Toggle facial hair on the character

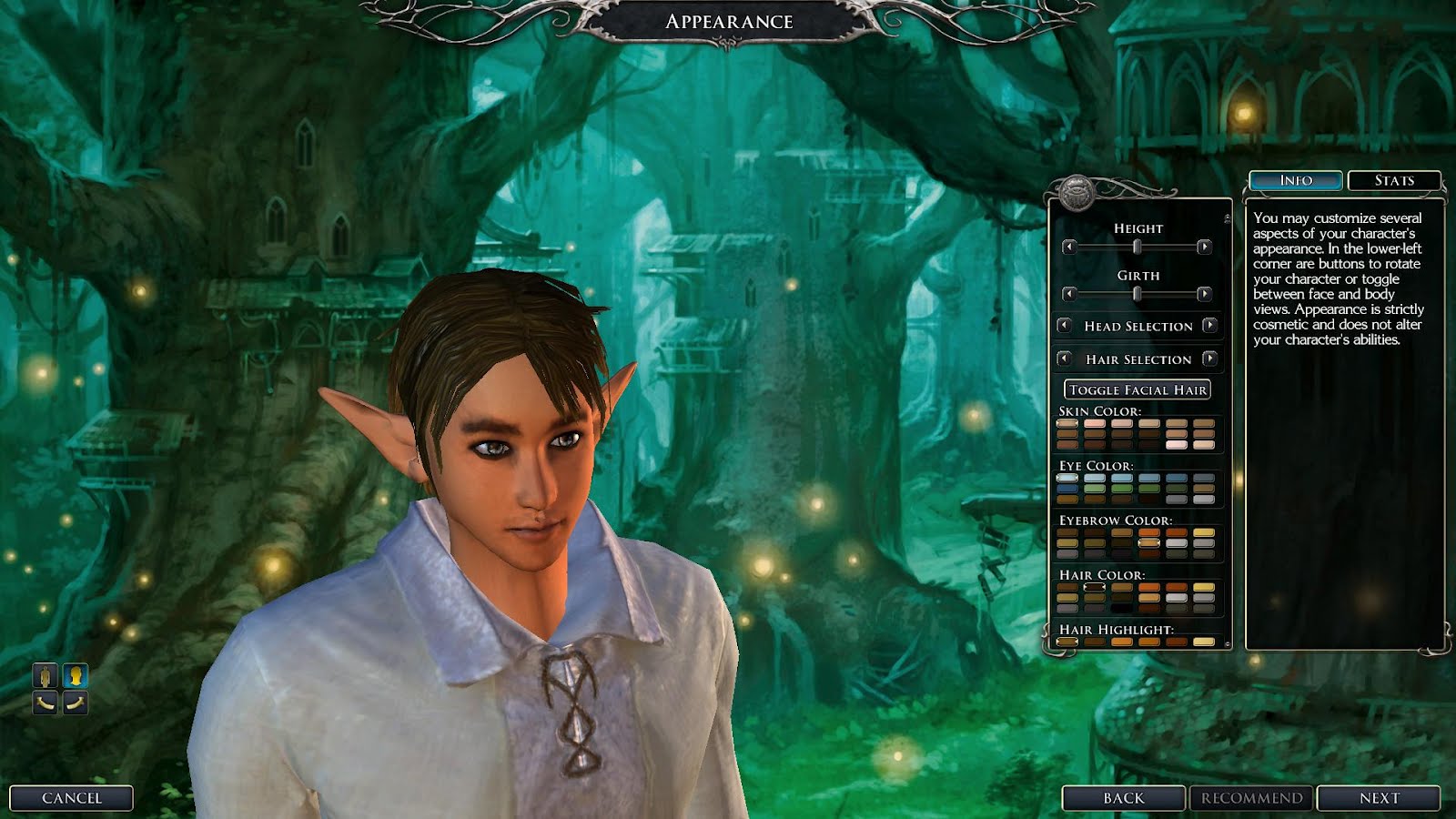(x=1138, y=389)
